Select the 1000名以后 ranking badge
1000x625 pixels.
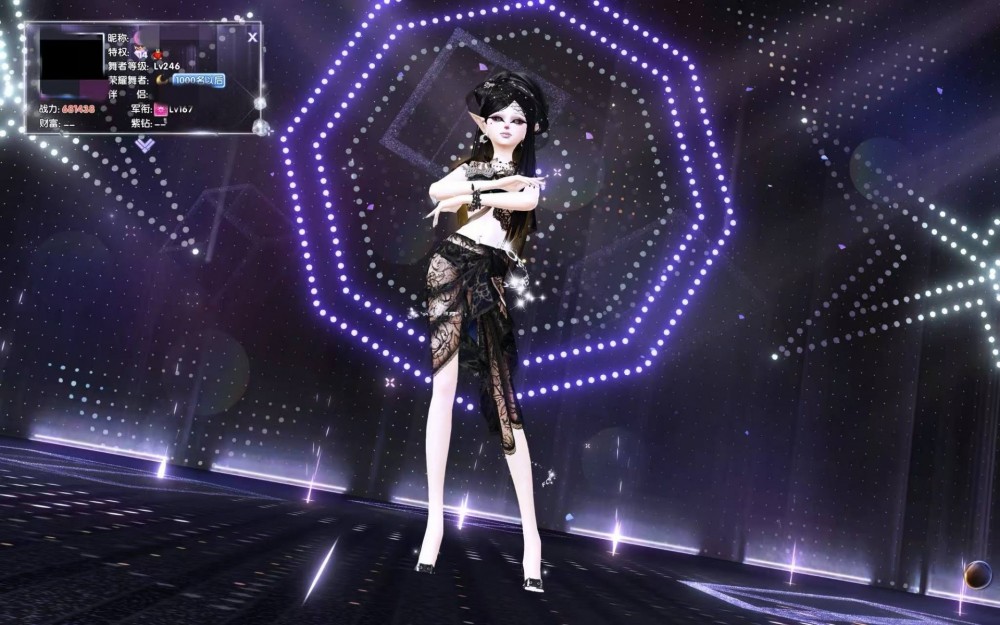pyautogui.click(x=198, y=80)
